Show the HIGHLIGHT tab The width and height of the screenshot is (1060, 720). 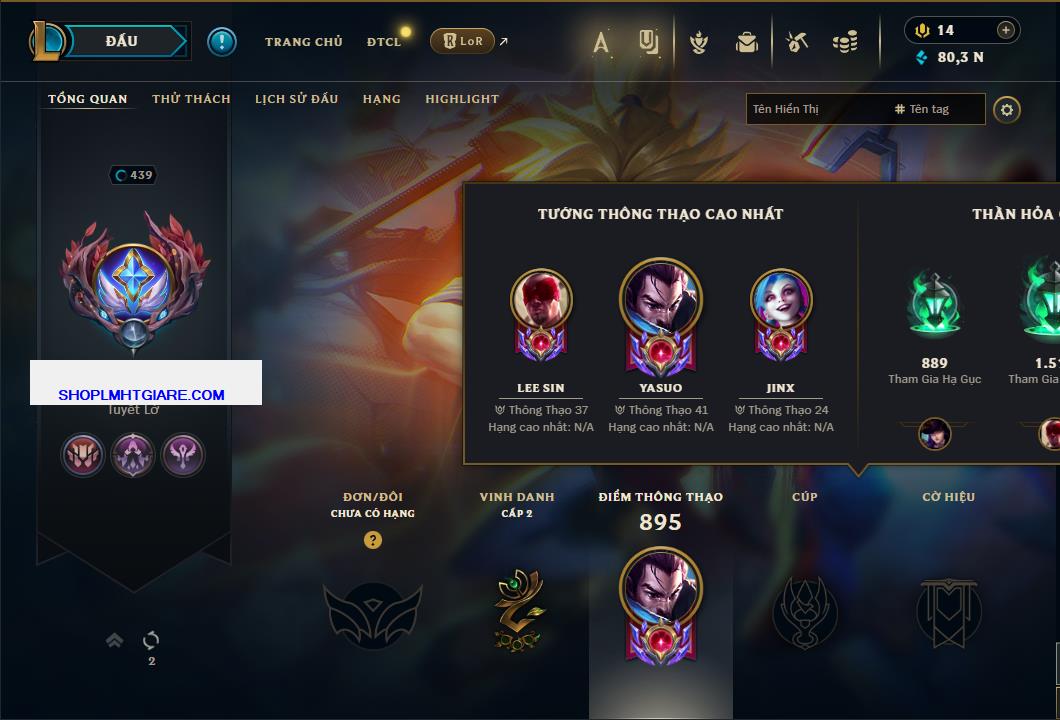[461, 99]
